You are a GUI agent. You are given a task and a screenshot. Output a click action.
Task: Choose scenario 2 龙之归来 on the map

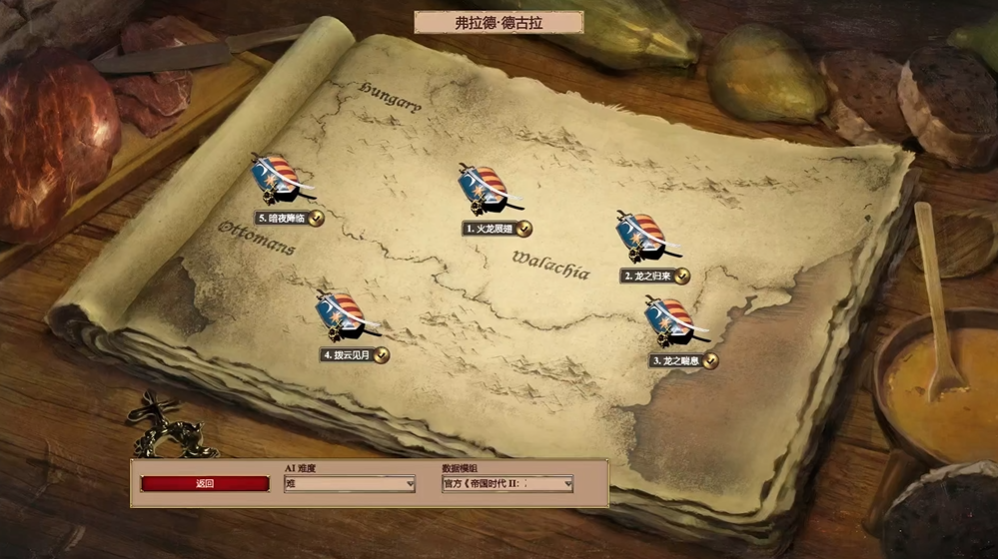click(645, 238)
